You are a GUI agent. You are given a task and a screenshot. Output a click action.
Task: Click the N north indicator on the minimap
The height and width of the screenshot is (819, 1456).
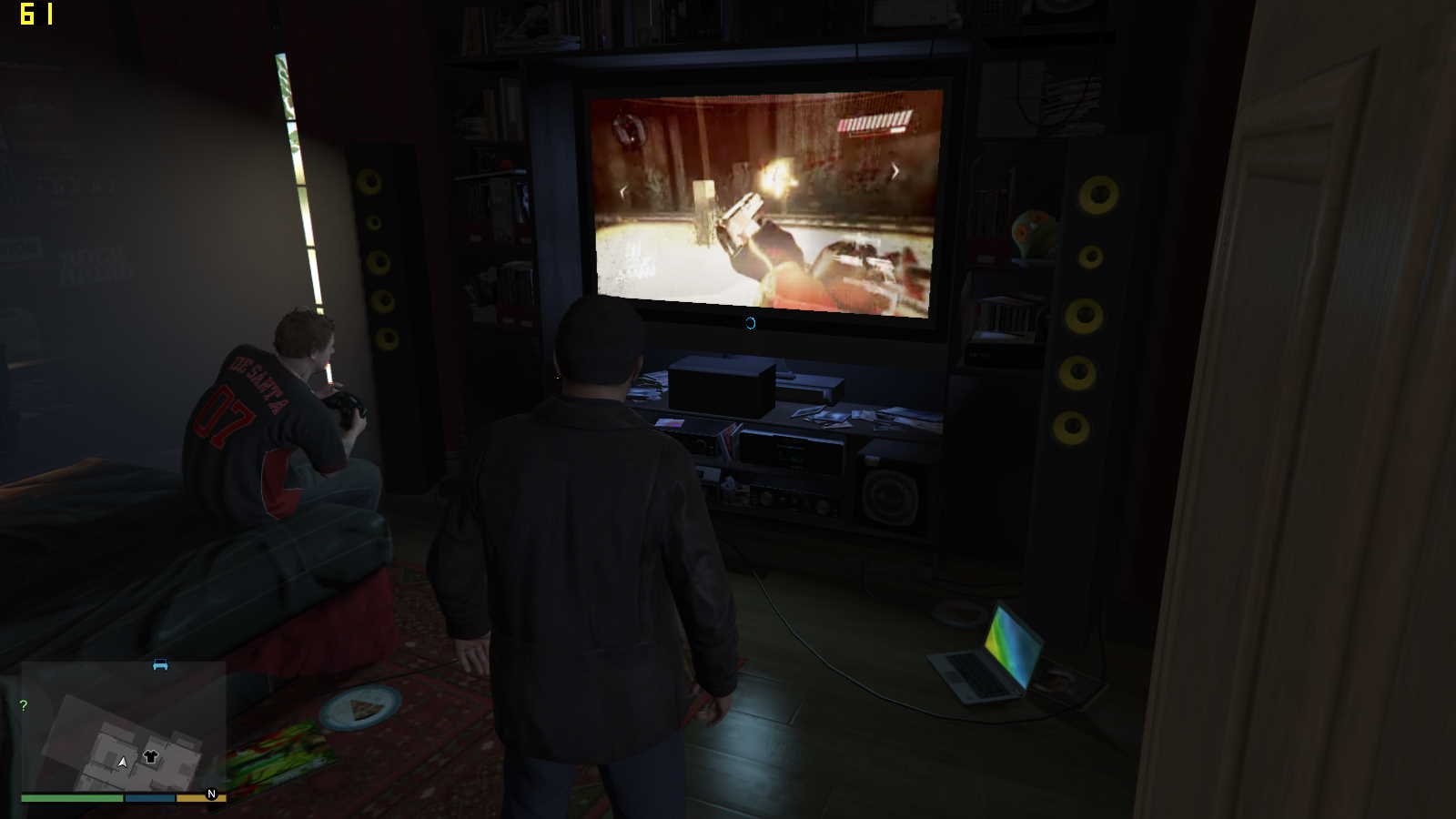tap(212, 794)
